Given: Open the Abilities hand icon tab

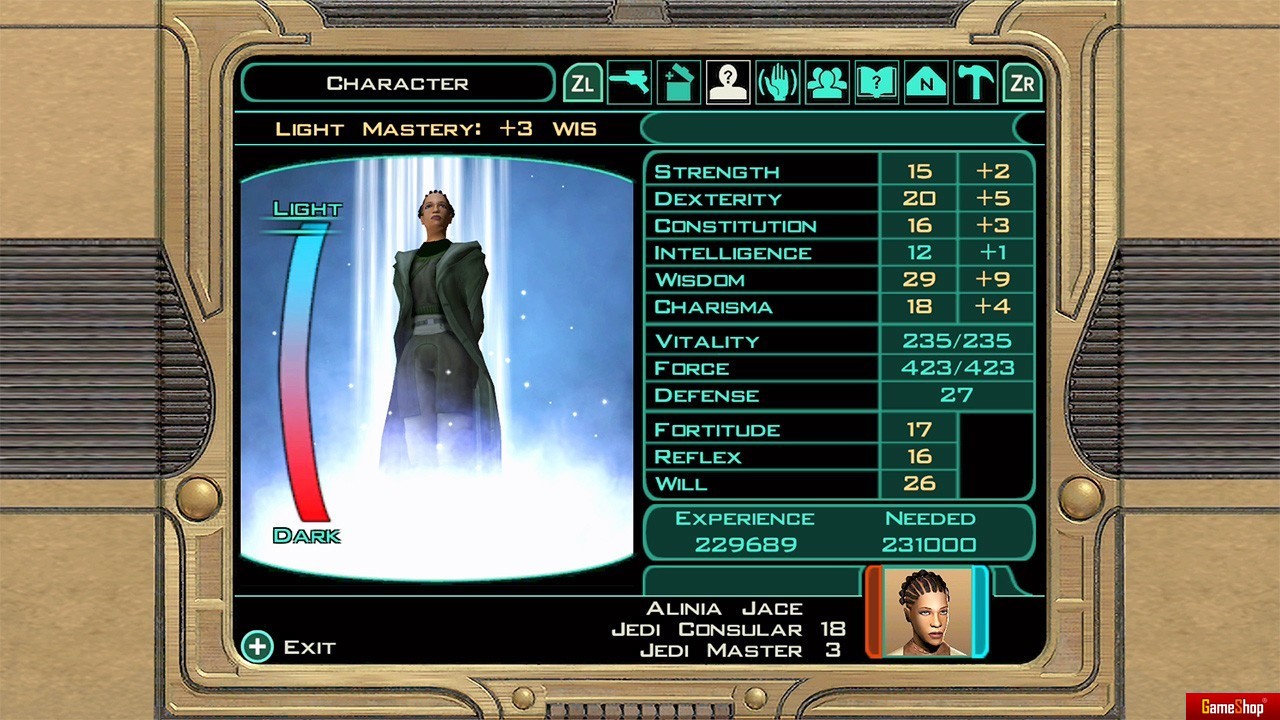Looking at the screenshot, I should coord(778,83).
